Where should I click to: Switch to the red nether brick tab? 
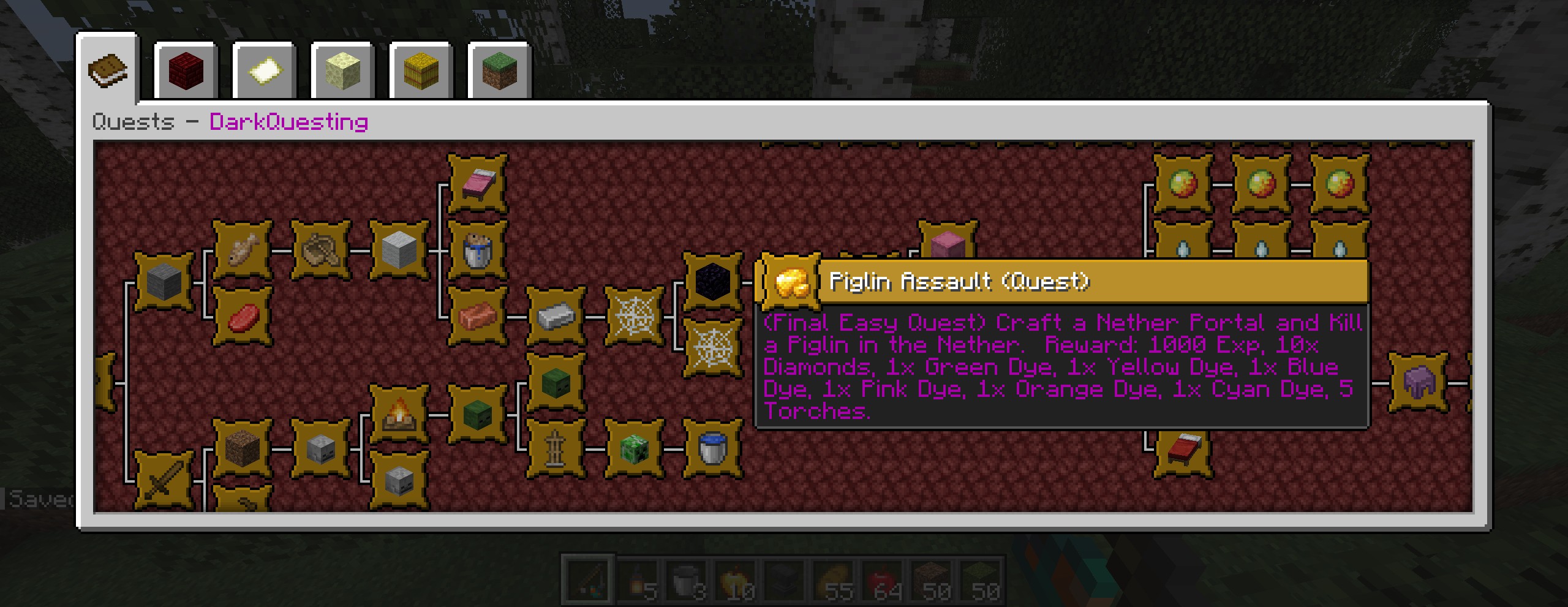(186, 71)
